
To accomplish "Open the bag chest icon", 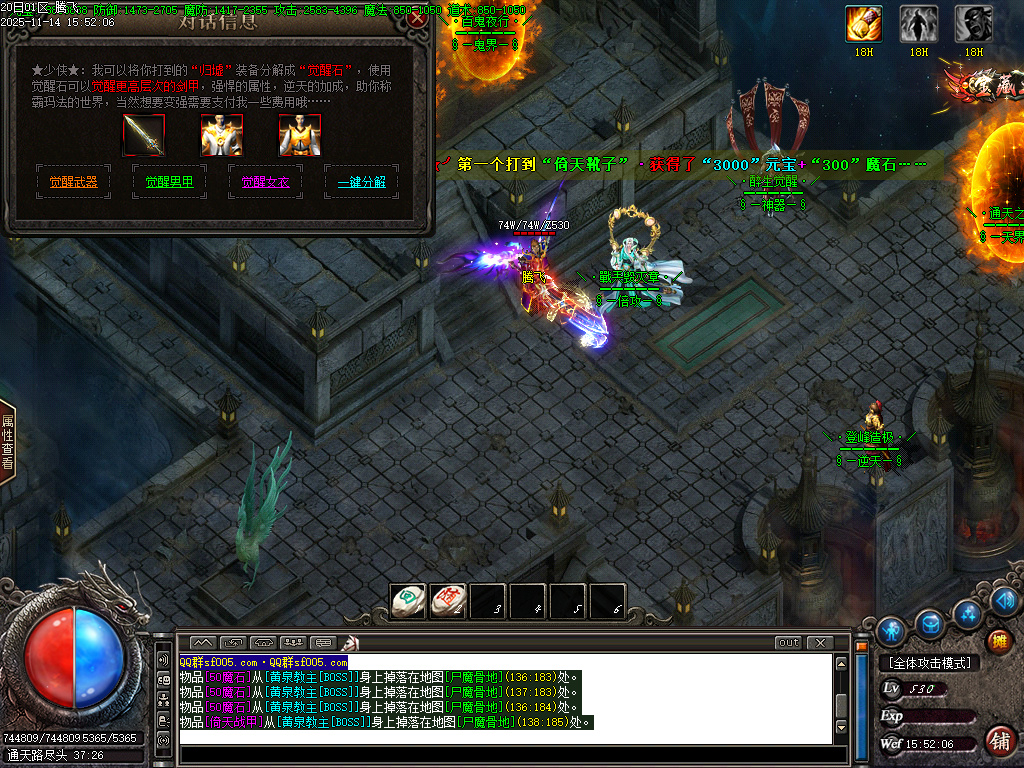I will click(x=931, y=623).
